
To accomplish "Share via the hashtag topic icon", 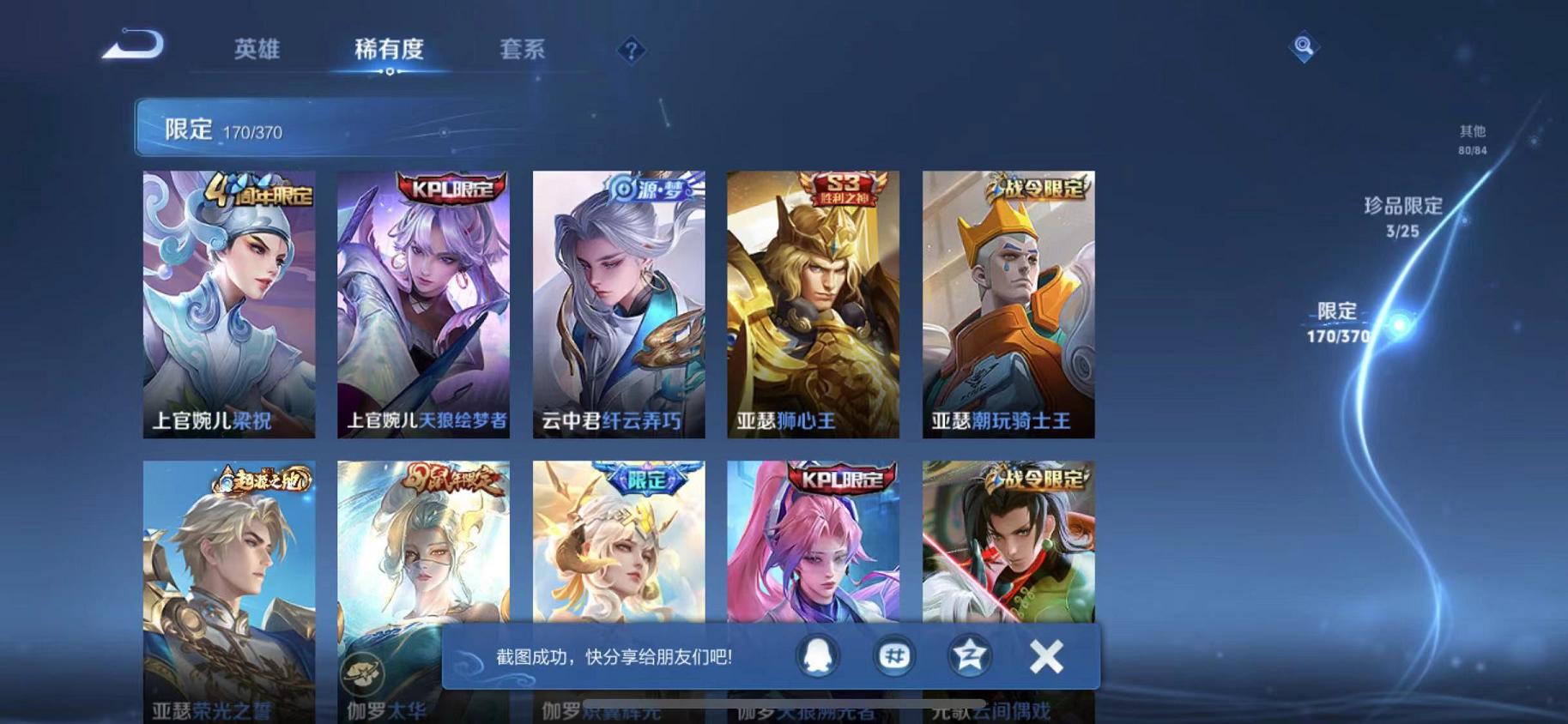I will click(x=896, y=655).
